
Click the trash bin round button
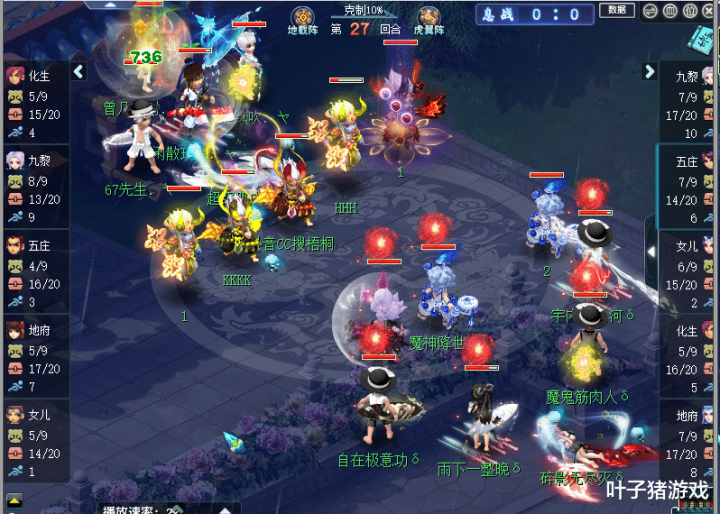click(x=670, y=11)
